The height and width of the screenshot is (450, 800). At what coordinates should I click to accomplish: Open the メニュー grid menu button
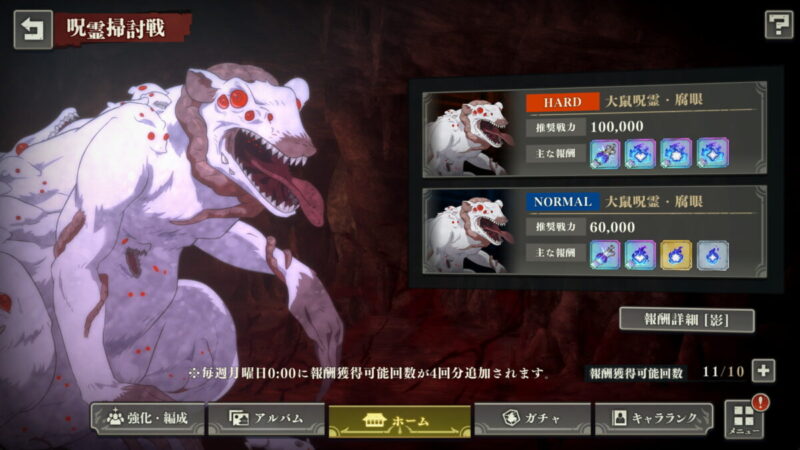[x=744, y=419]
